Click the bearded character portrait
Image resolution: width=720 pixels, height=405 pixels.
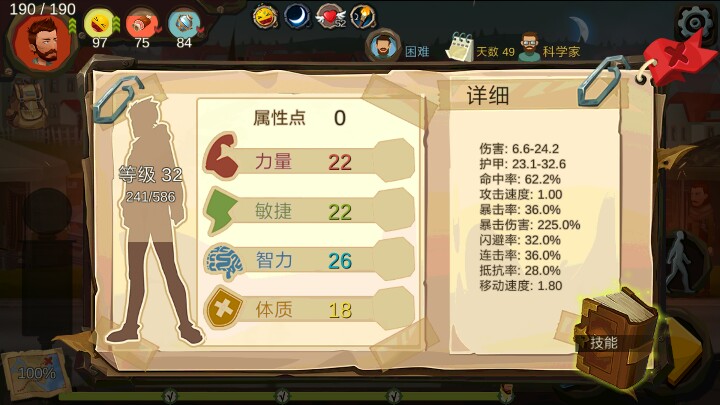tap(42, 38)
